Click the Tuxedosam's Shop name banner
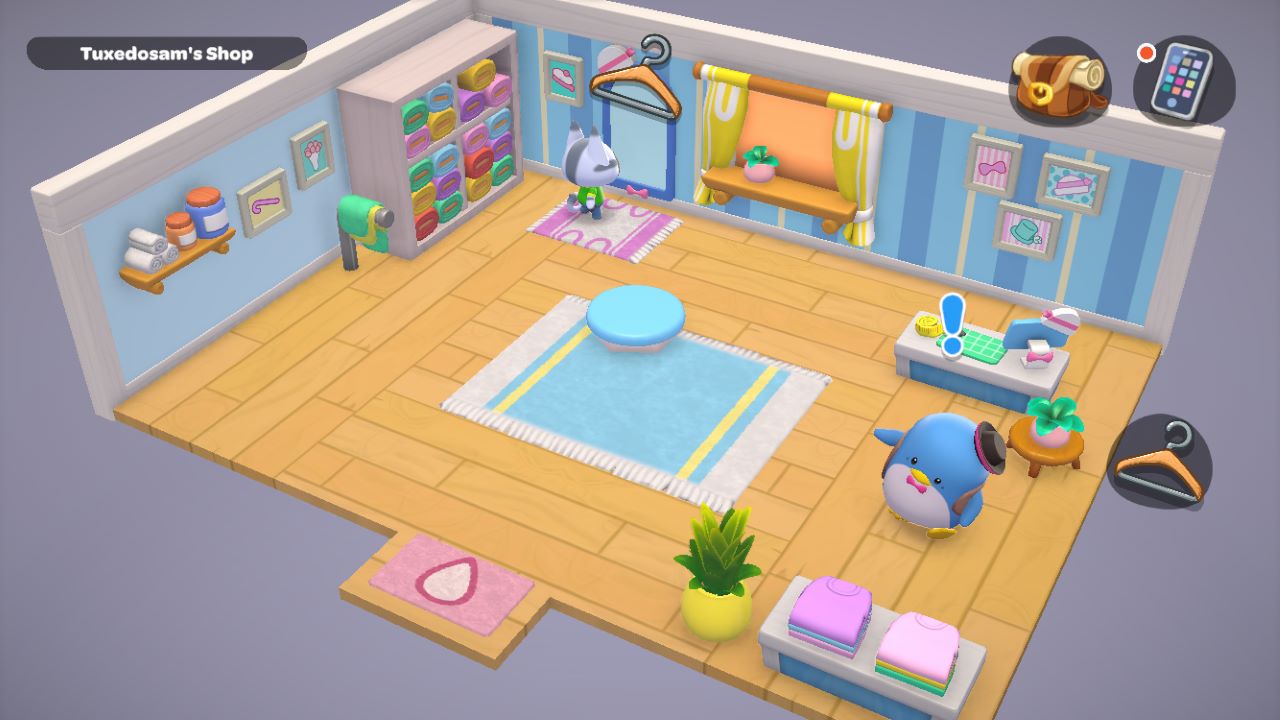Viewport: 1280px width, 720px height. (x=166, y=54)
